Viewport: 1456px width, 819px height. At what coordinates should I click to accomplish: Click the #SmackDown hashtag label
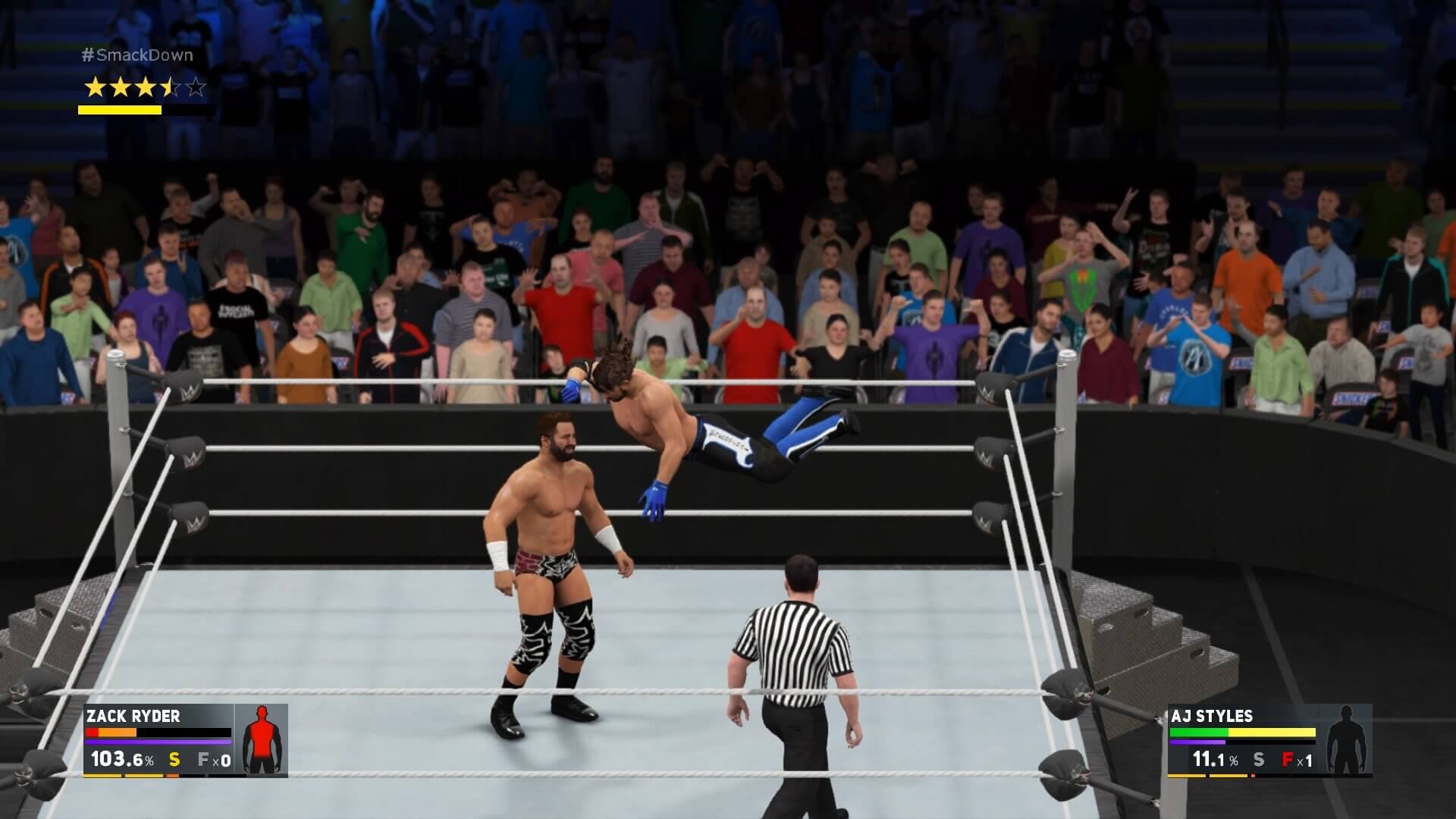click(x=137, y=55)
